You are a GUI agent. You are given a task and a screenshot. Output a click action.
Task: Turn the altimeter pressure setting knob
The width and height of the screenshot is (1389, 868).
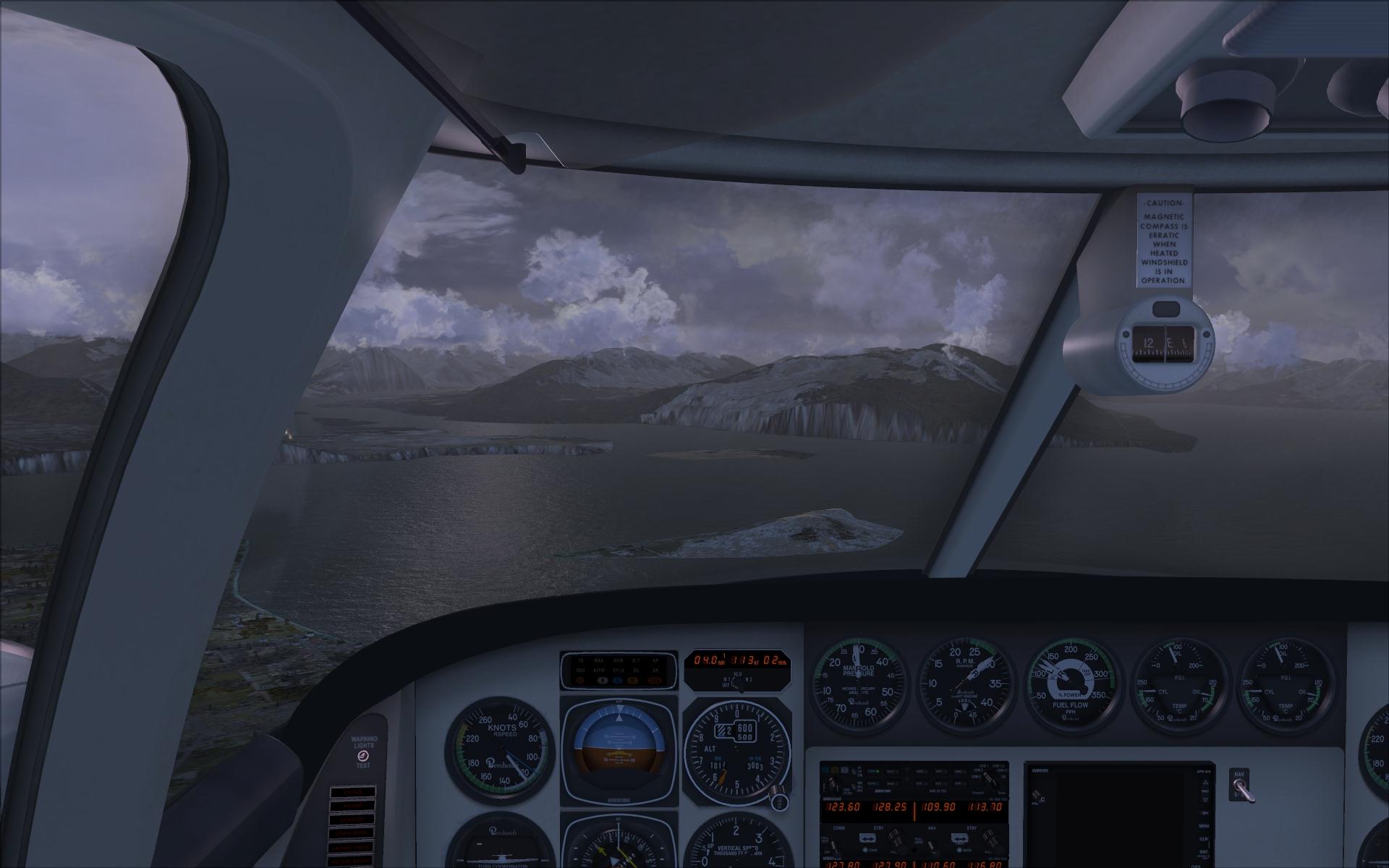tap(779, 801)
